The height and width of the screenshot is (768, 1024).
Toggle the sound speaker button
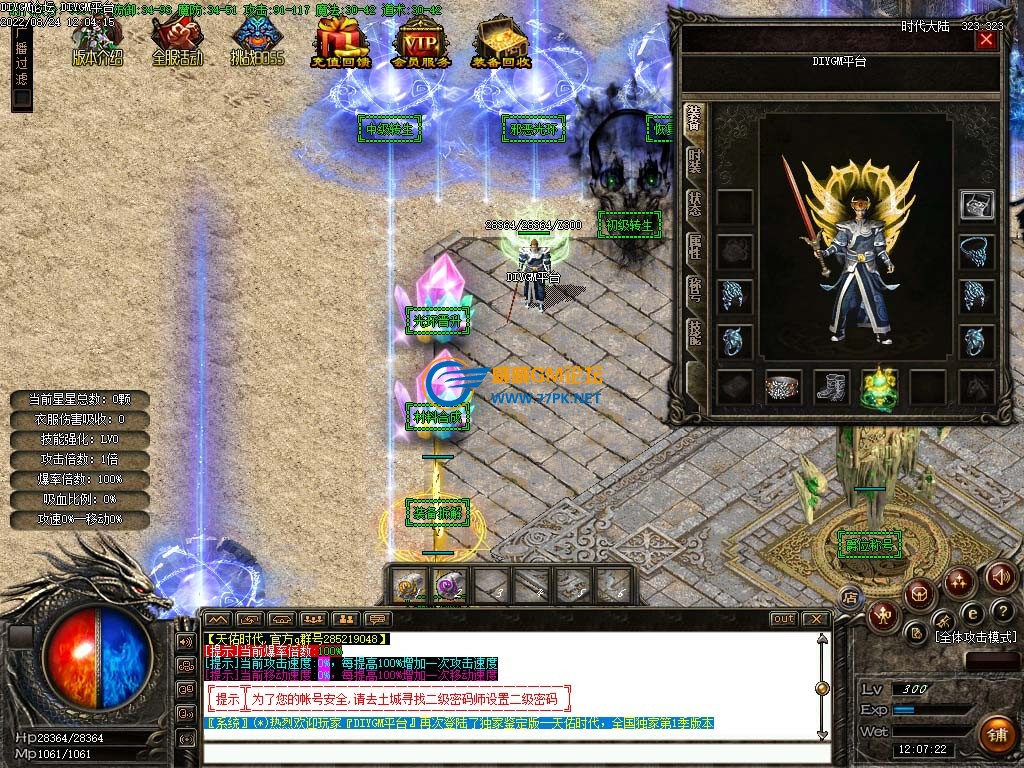1001,576
